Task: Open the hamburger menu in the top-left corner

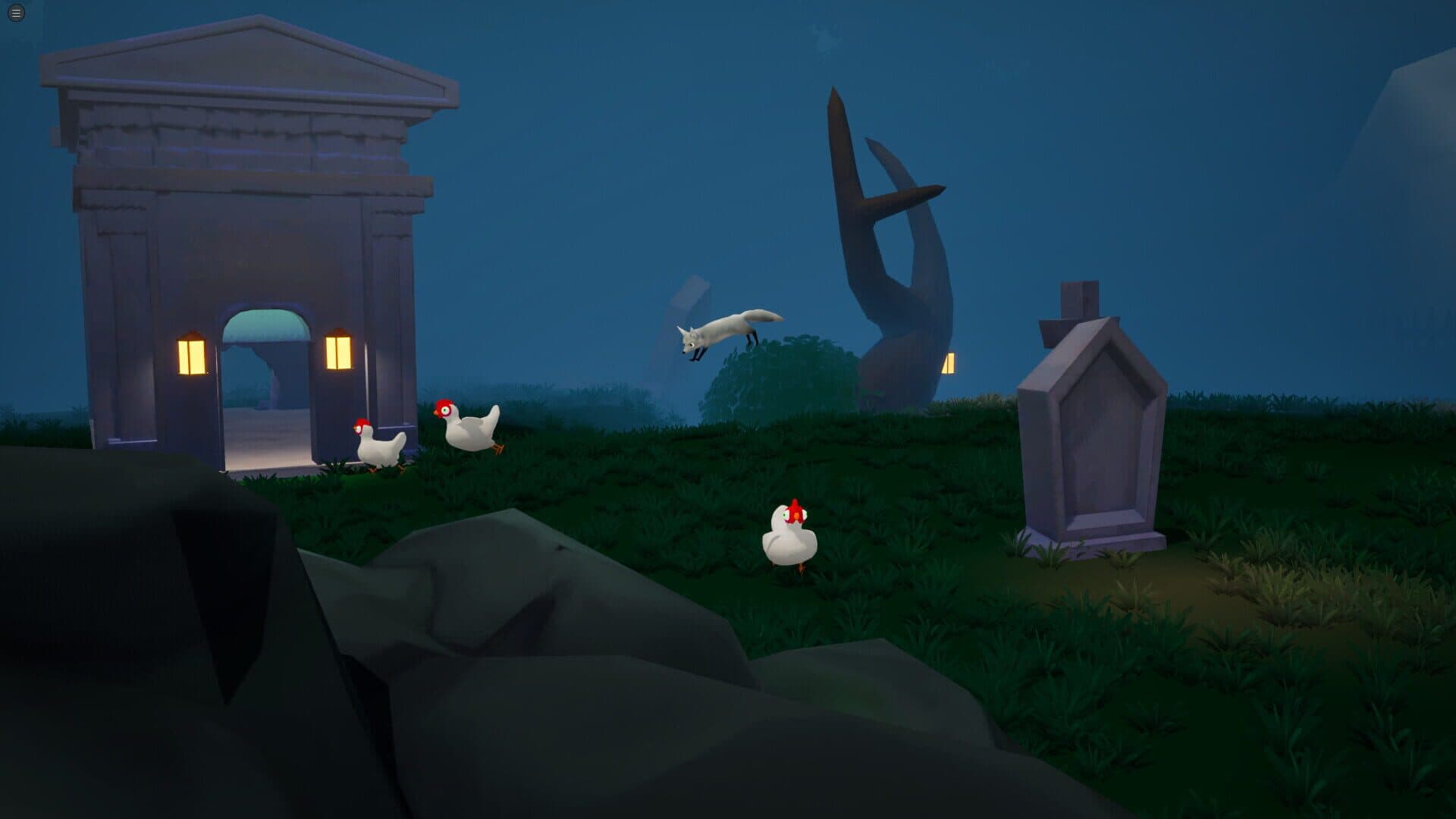Action: tap(15, 12)
